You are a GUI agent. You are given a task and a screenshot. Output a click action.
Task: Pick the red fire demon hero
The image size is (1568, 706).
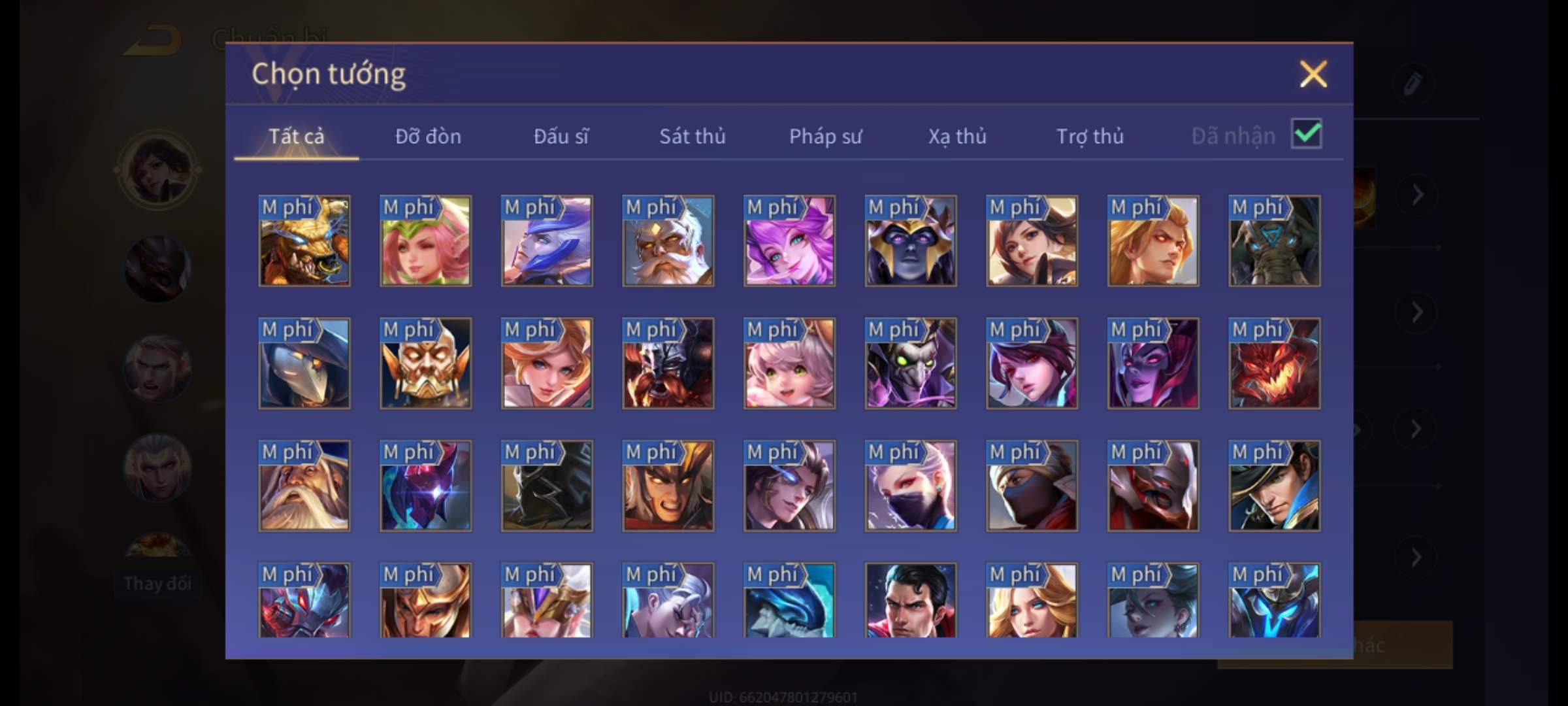[1274, 363]
